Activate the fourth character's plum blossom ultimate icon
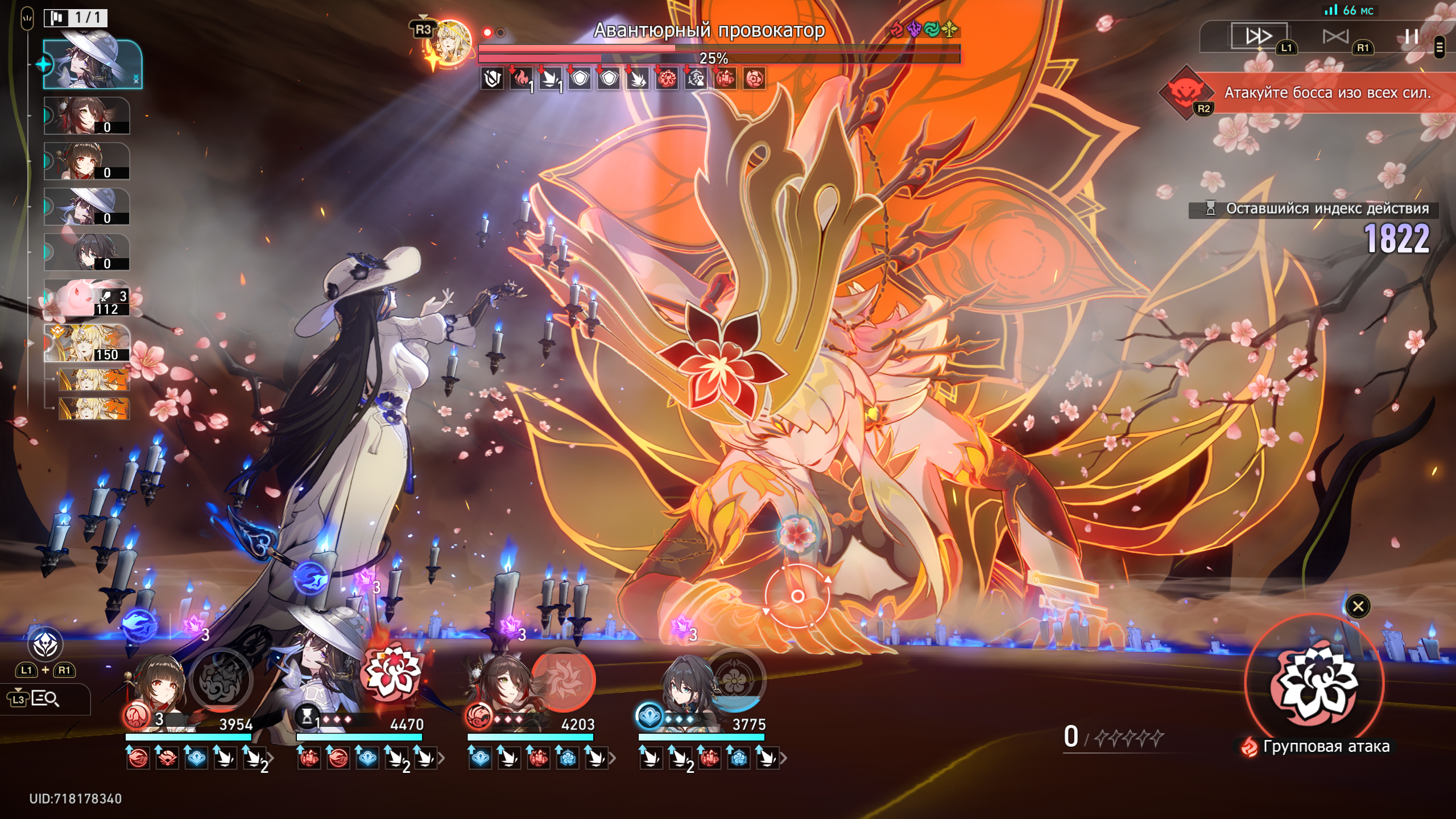The image size is (1456, 819). click(735, 679)
